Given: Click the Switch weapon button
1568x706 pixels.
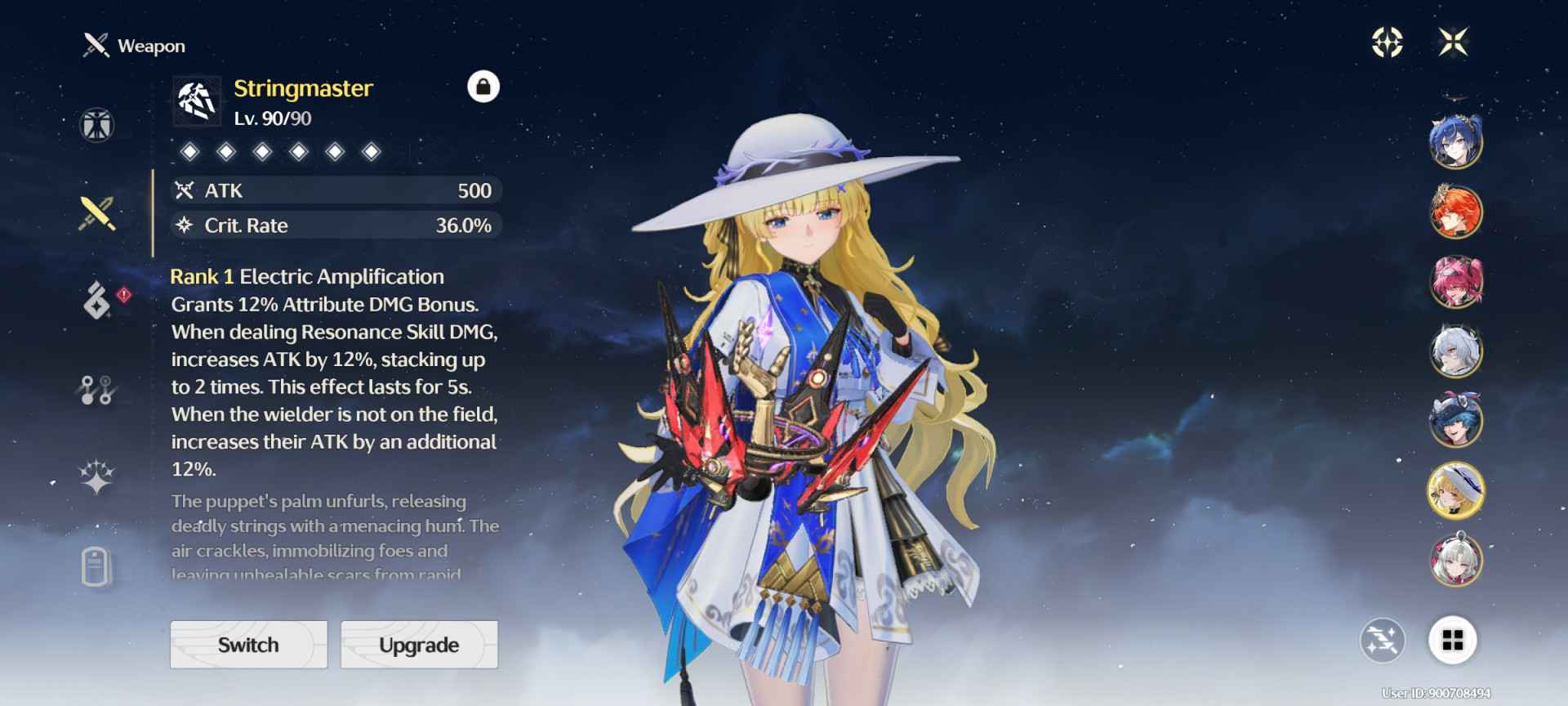Looking at the screenshot, I should click(248, 645).
